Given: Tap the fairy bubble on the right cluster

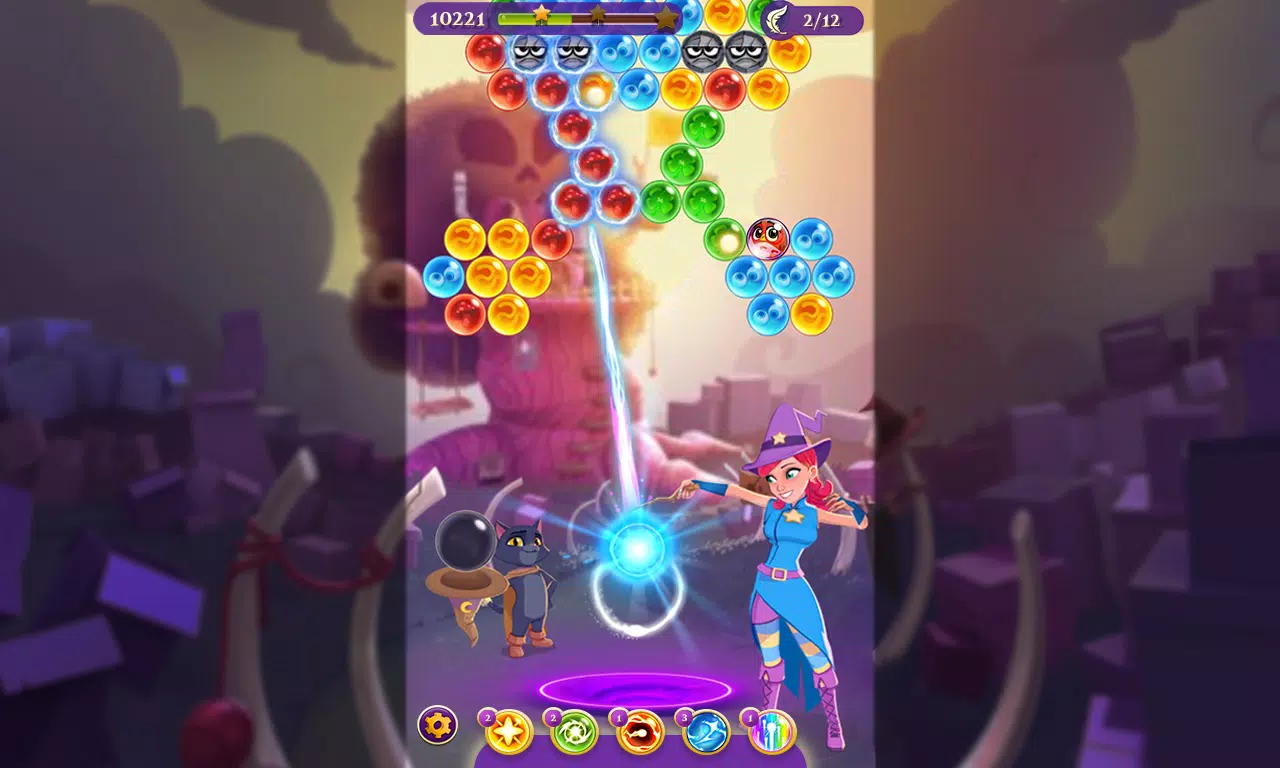Looking at the screenshot, I should 766,240.
